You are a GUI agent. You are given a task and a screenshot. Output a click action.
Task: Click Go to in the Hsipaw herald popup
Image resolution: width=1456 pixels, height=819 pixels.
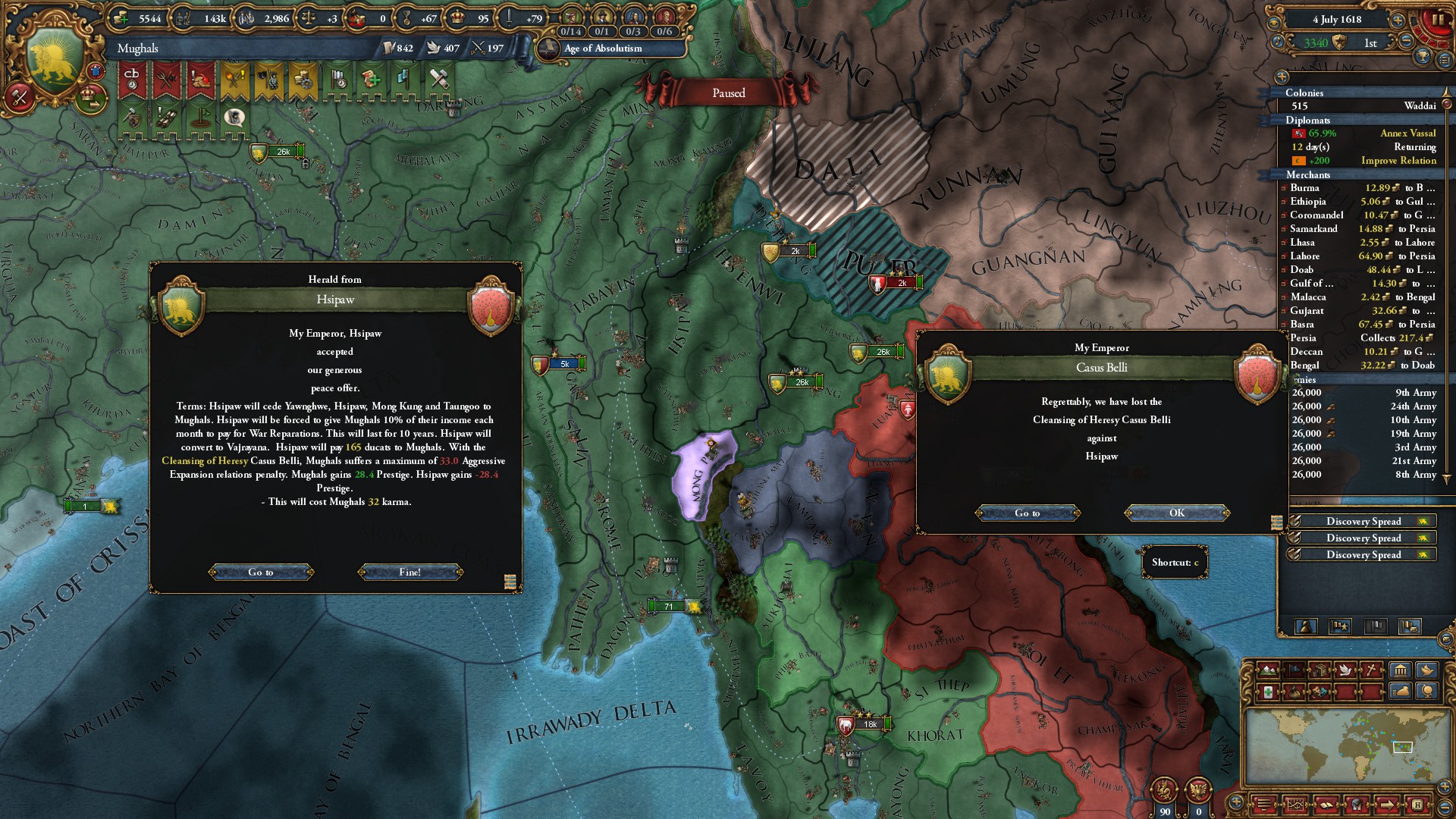pyautogui.click(x=260, y=572)
